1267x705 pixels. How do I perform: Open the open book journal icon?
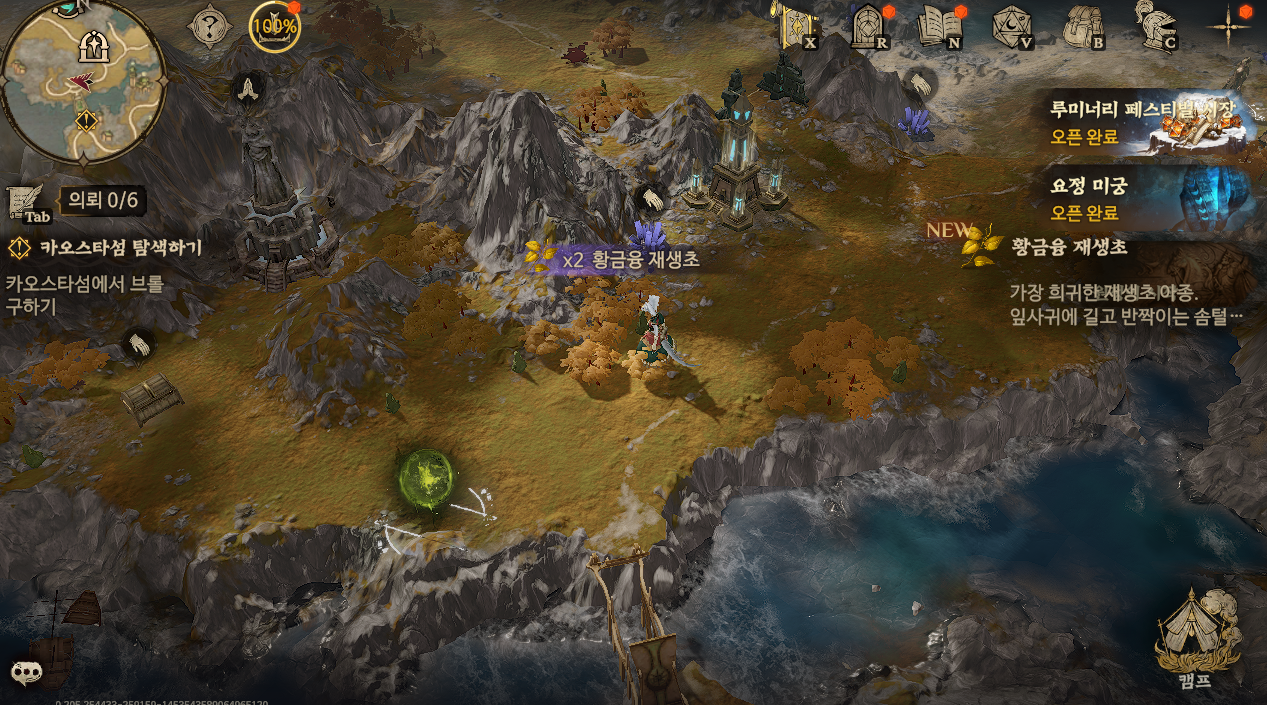click(x=939, y=26)
